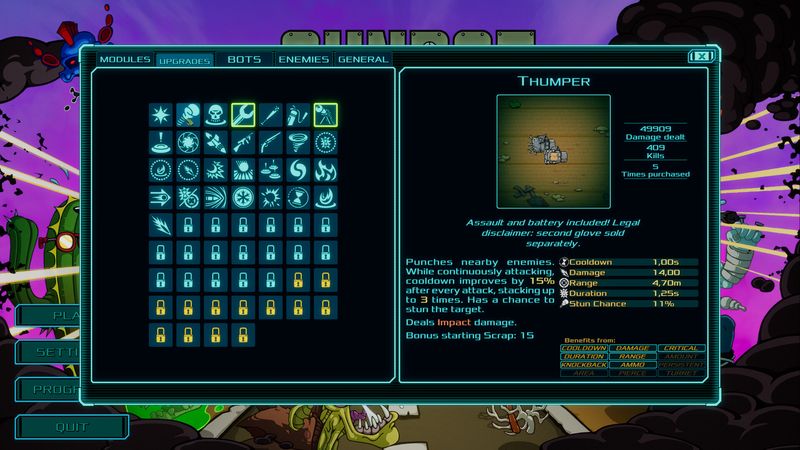
Task: Select the highlighted telescope icon
Action: (x=326, y=115)
